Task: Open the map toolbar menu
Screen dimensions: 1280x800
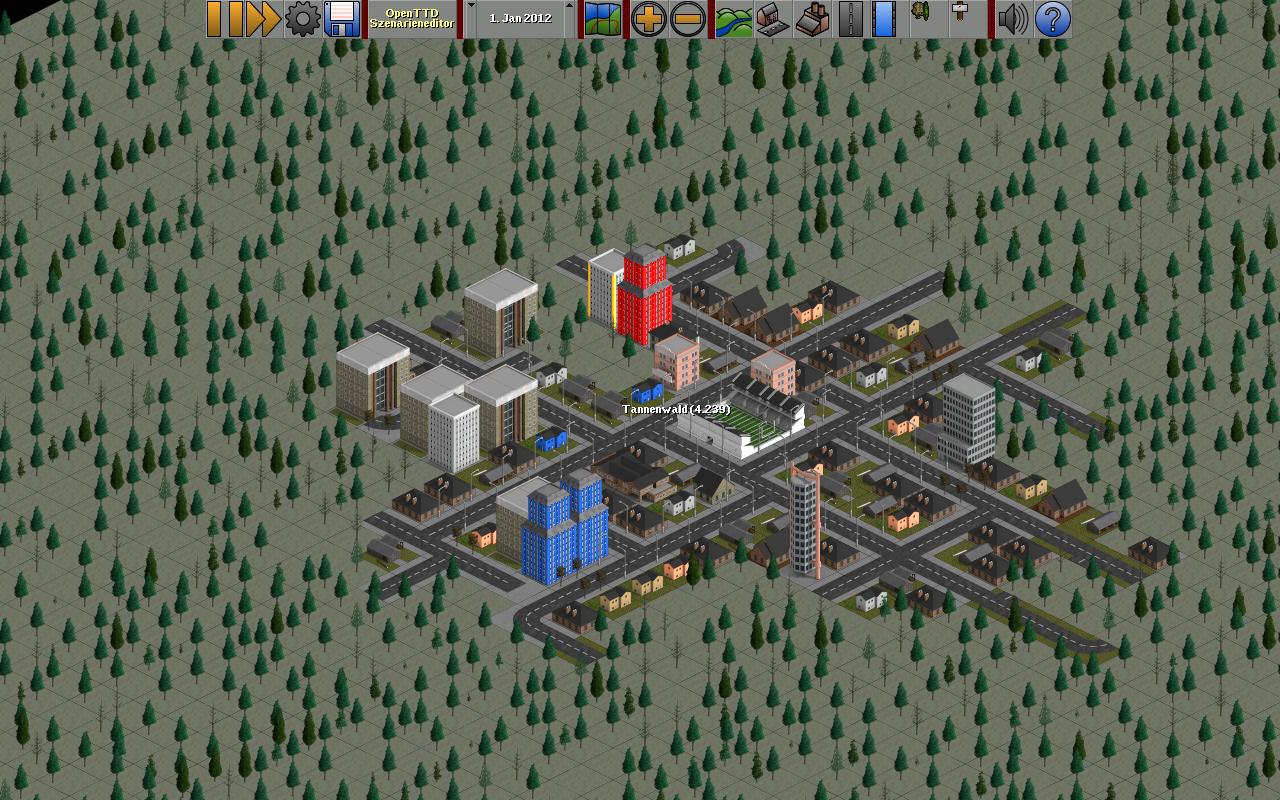Action: click(602, 19)
